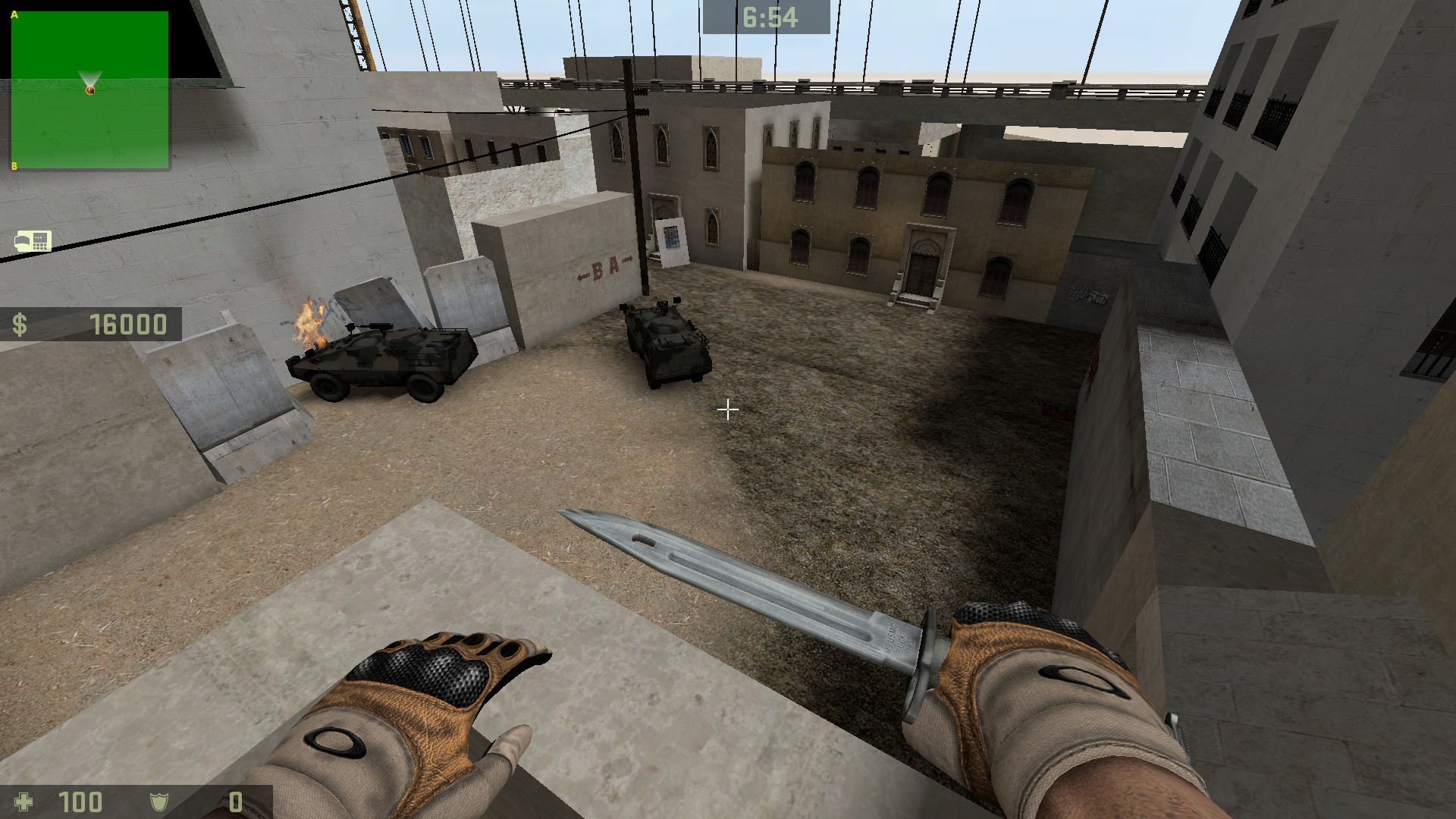Click the A site marker on the radar
This screenshot has width=1456, height=819.
tap(13, 12)
